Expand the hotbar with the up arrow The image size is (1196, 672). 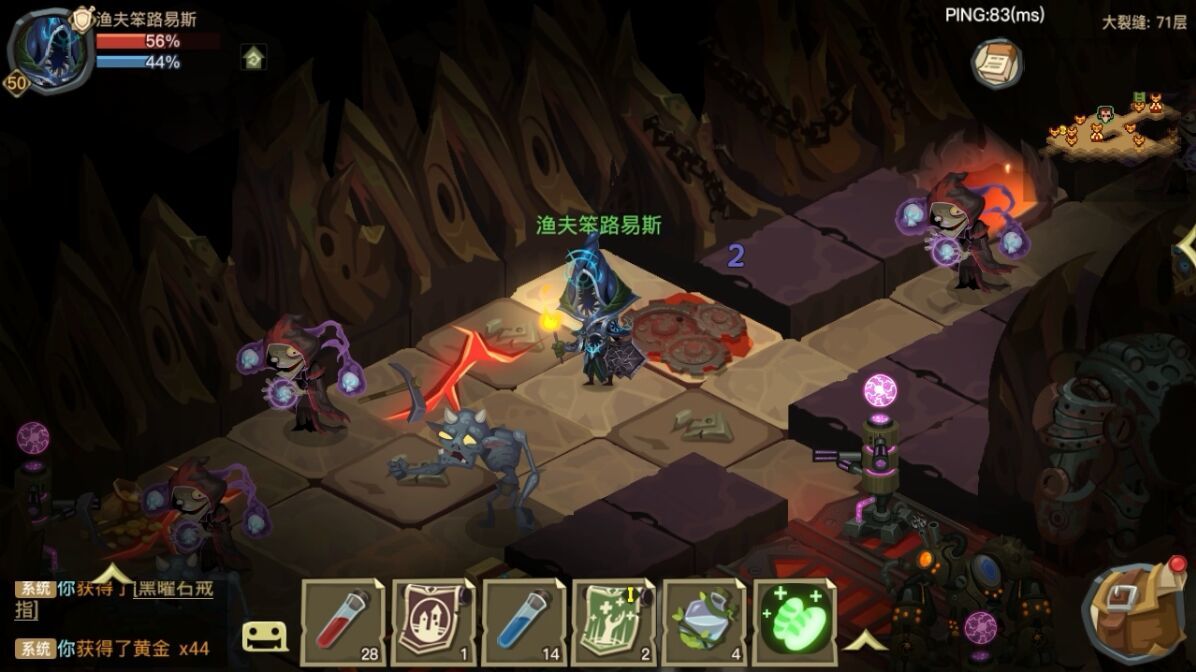[867, 638]
